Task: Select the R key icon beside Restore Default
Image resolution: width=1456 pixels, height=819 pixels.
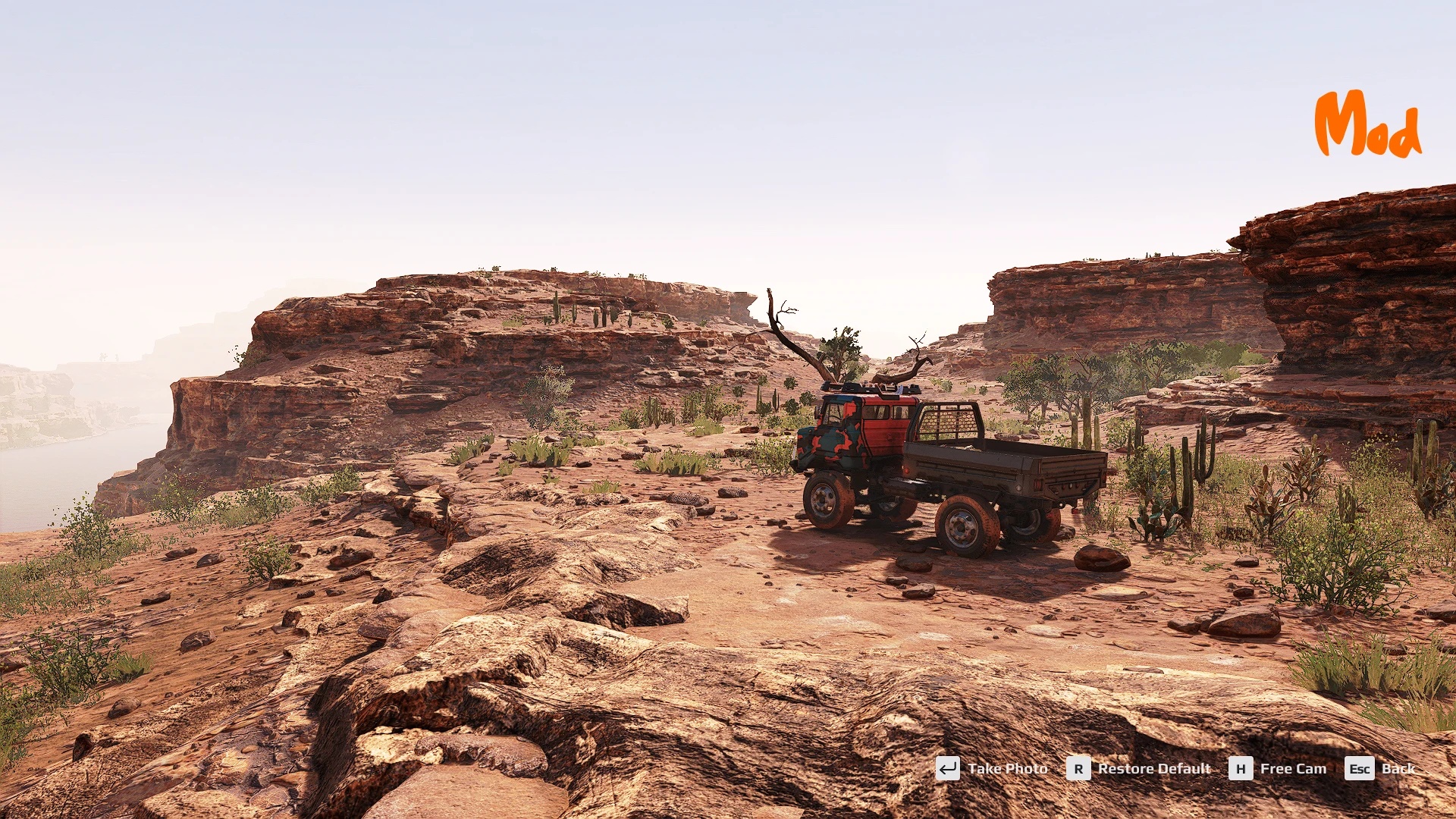Action: pos(1078,768)
